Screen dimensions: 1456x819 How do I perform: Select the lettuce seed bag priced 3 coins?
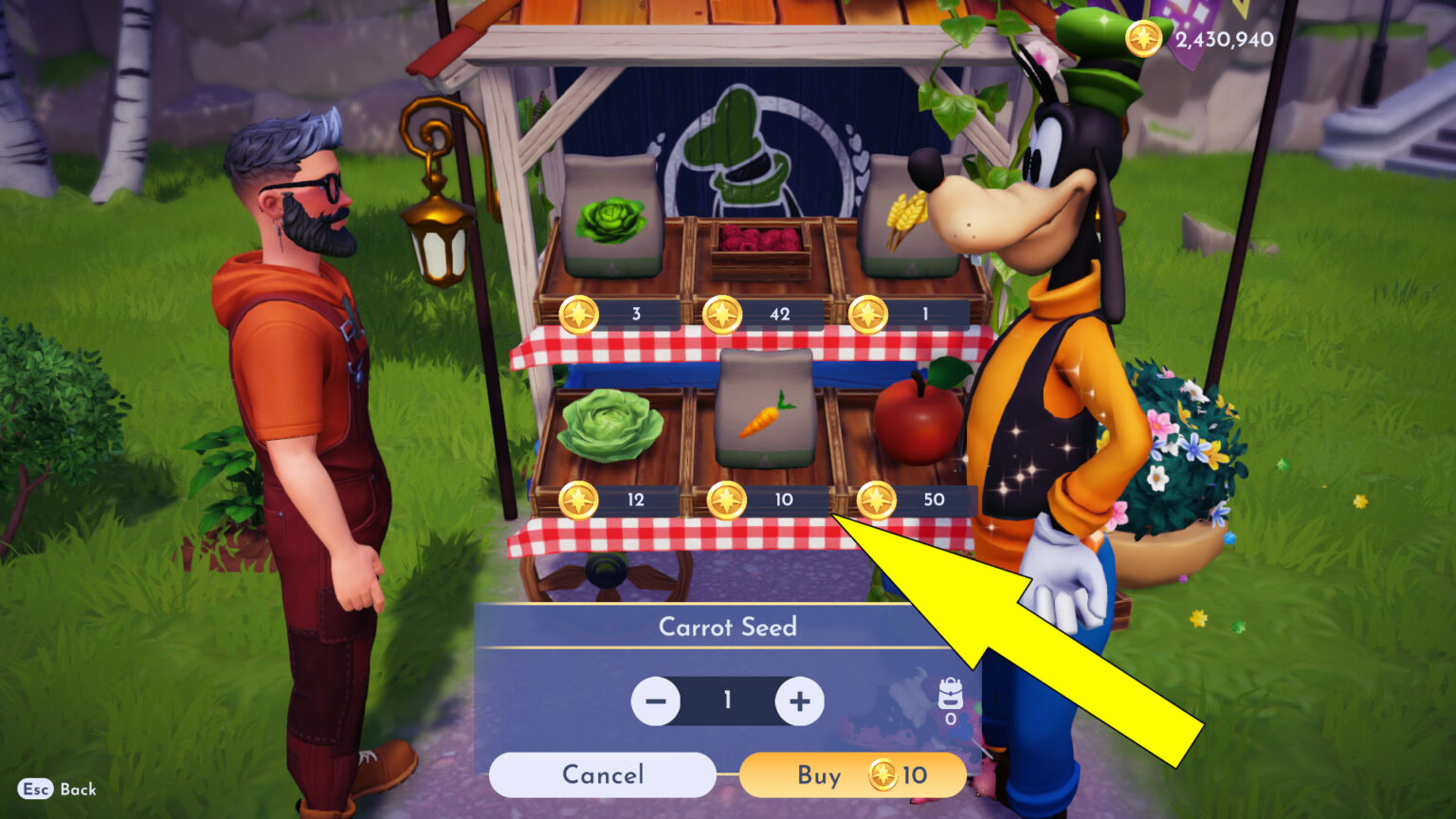(612, 218)
